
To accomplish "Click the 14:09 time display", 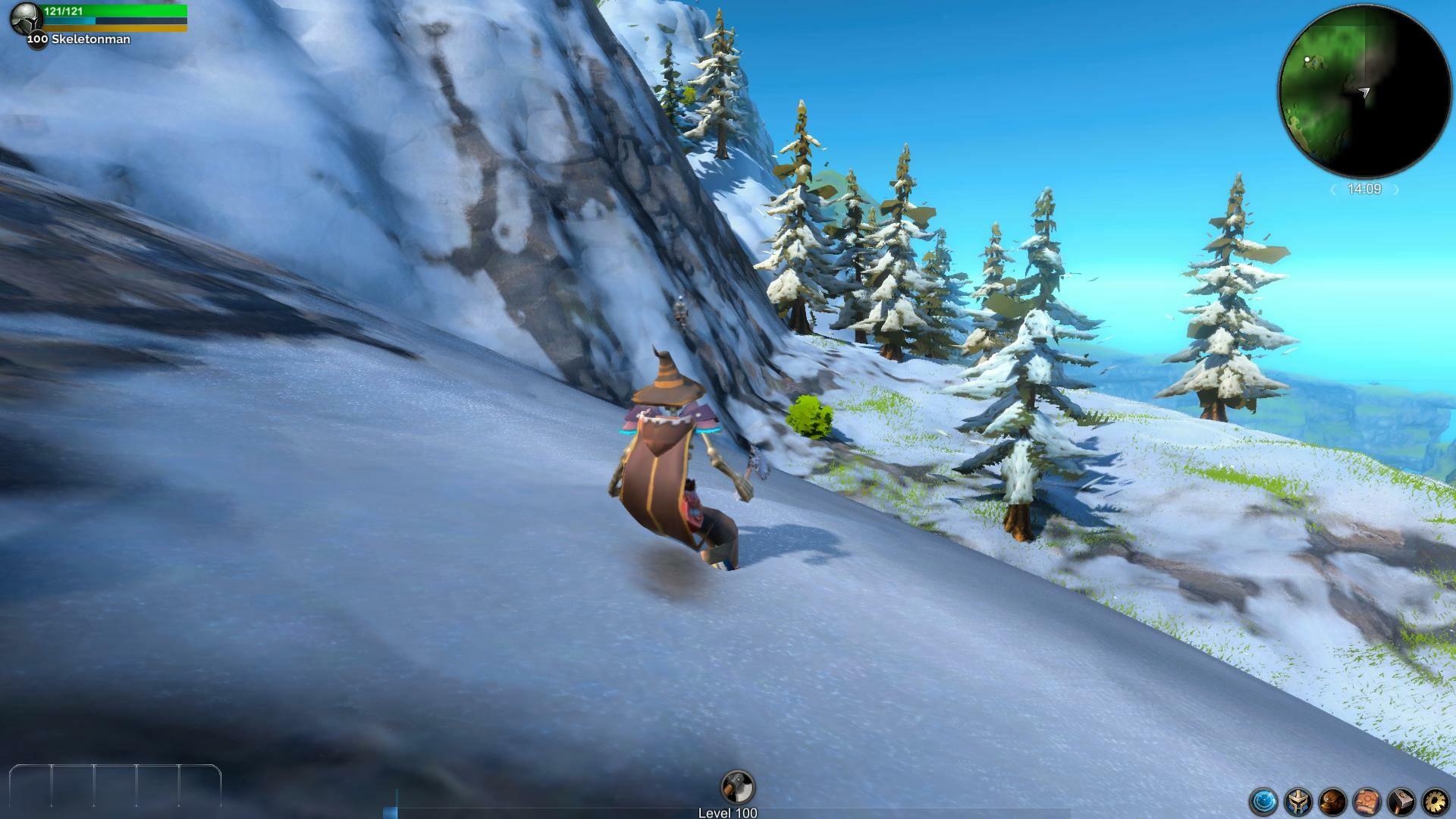I will click(1364, 187).
